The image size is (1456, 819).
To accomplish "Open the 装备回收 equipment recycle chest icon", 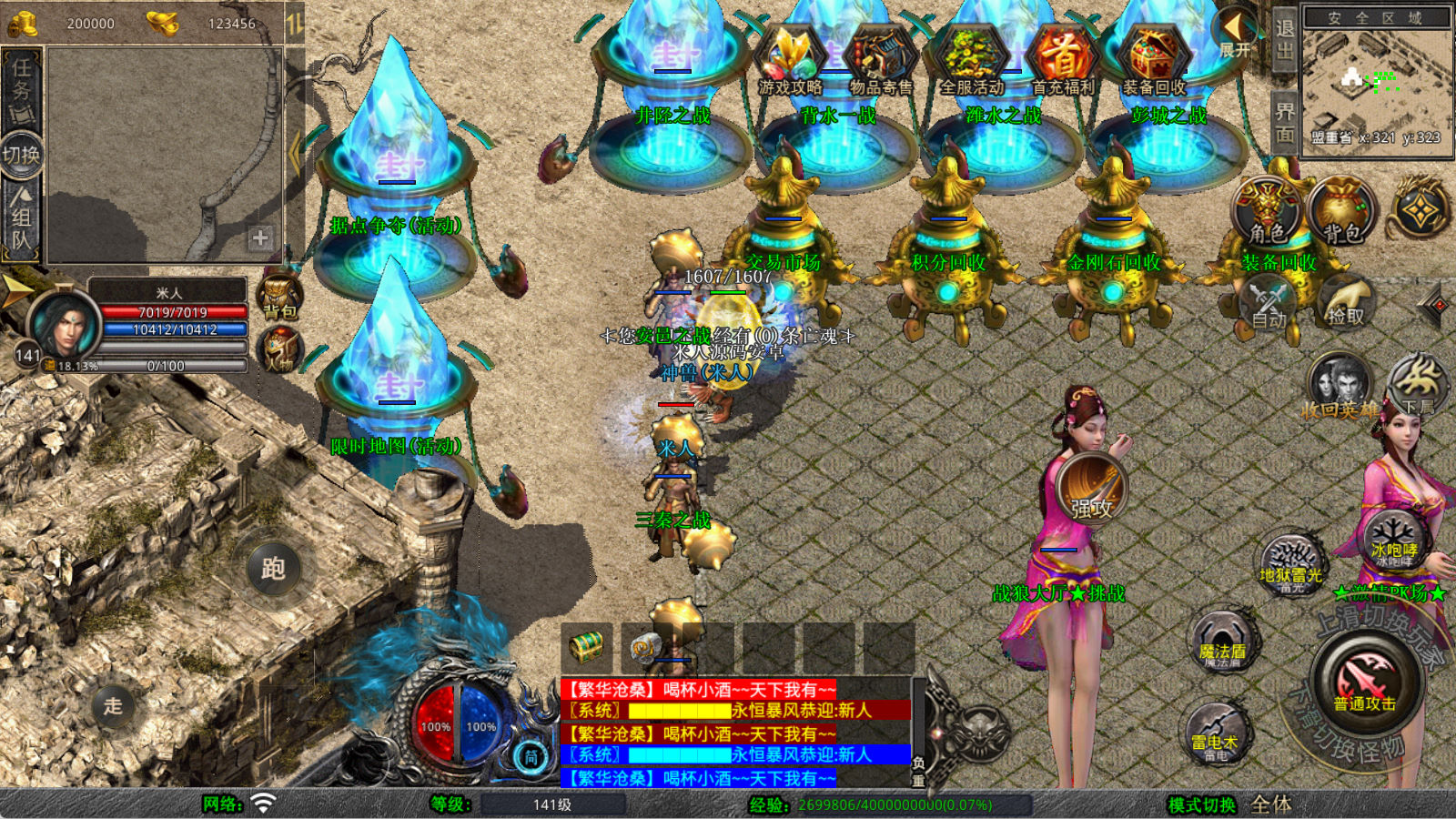I will tap(1153, 60).
